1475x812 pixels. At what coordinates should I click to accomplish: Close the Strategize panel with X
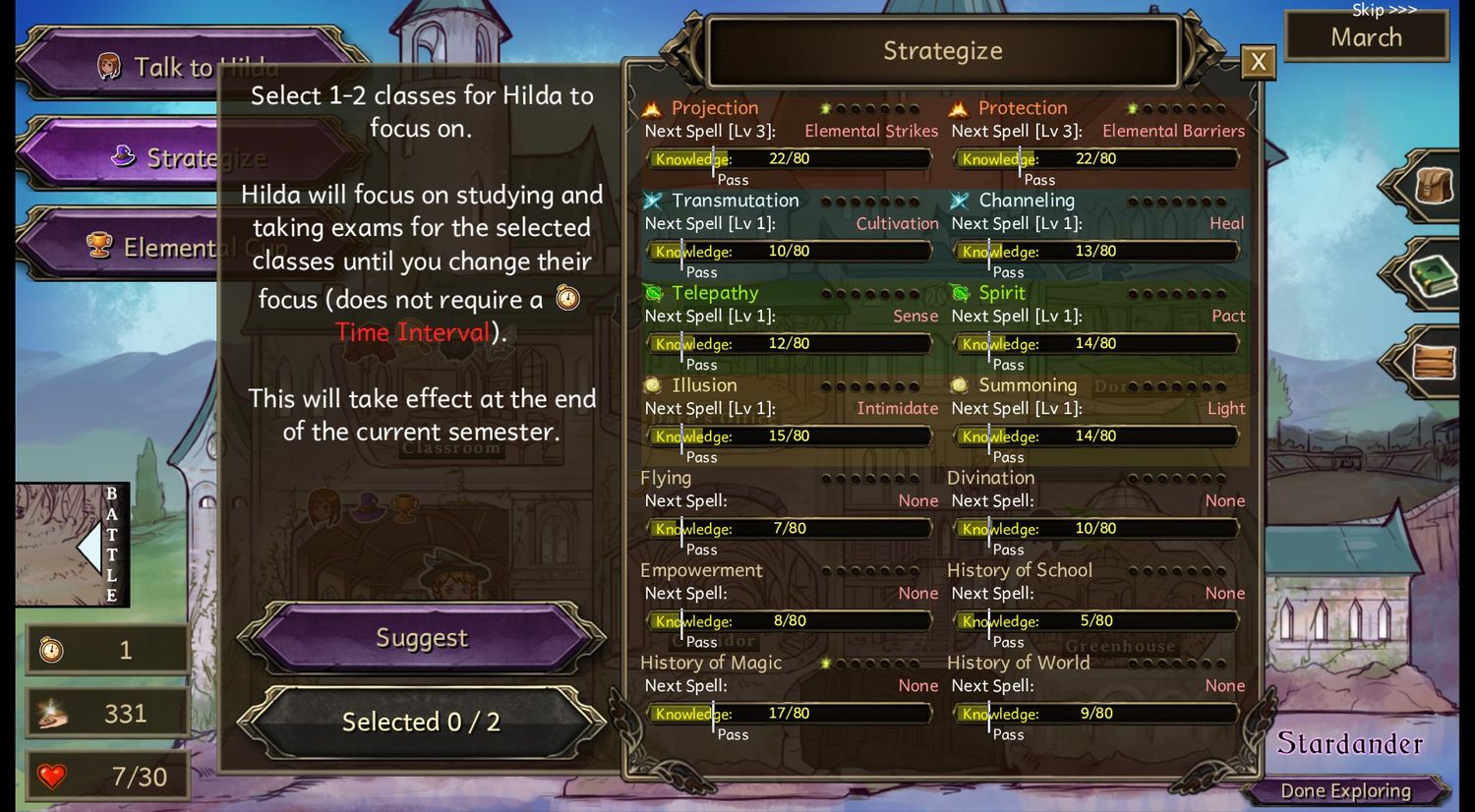click(1258, 63)
